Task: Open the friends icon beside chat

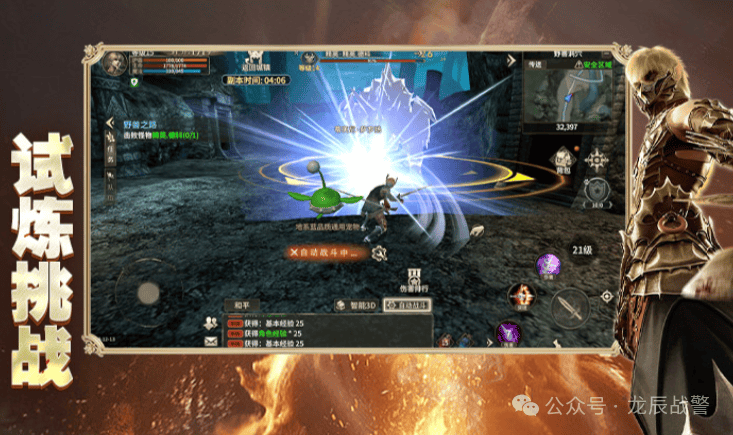Action: pyautogui.click(x=211, y=322)
